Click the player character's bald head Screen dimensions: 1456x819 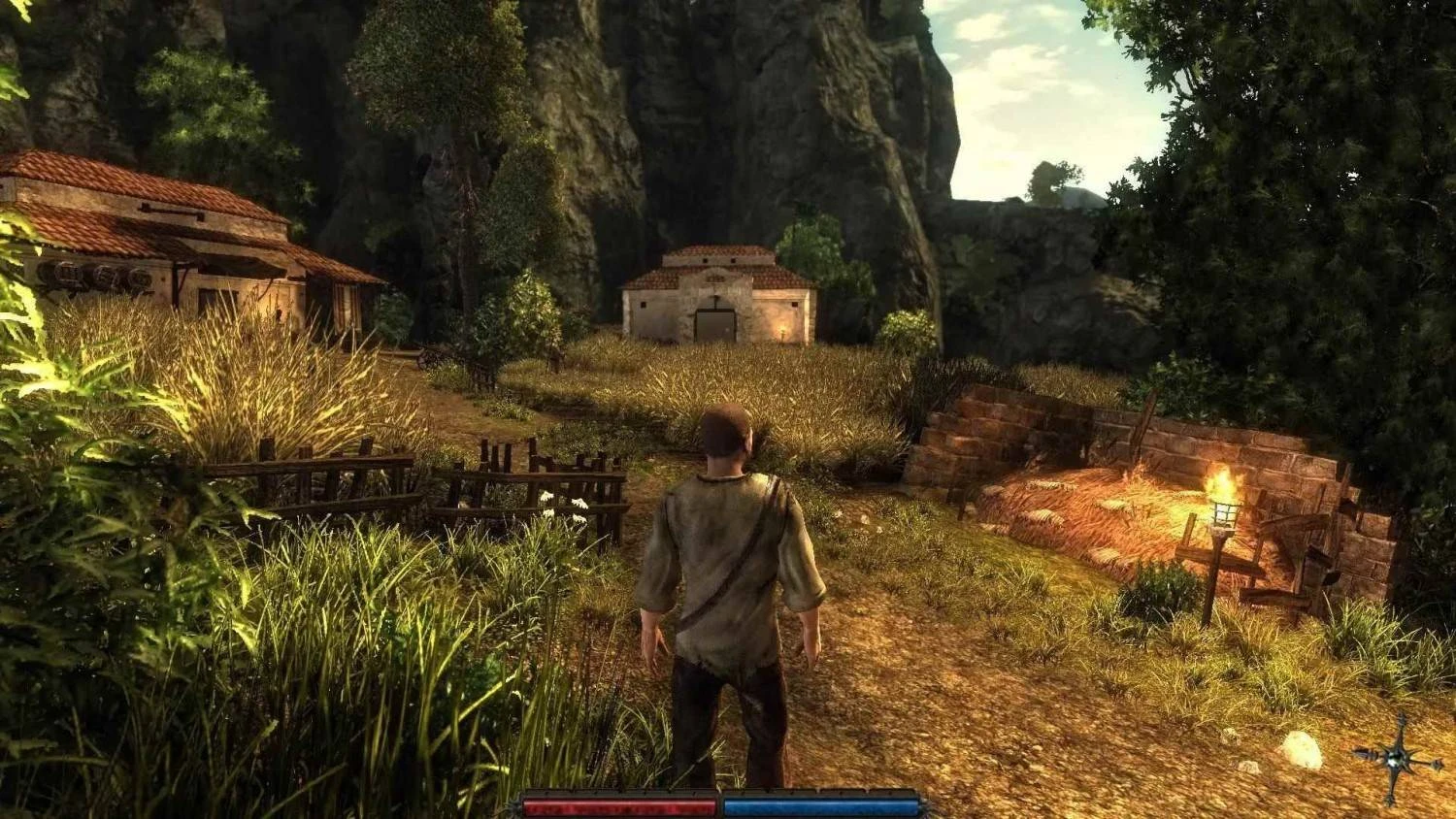pos(725,429)
